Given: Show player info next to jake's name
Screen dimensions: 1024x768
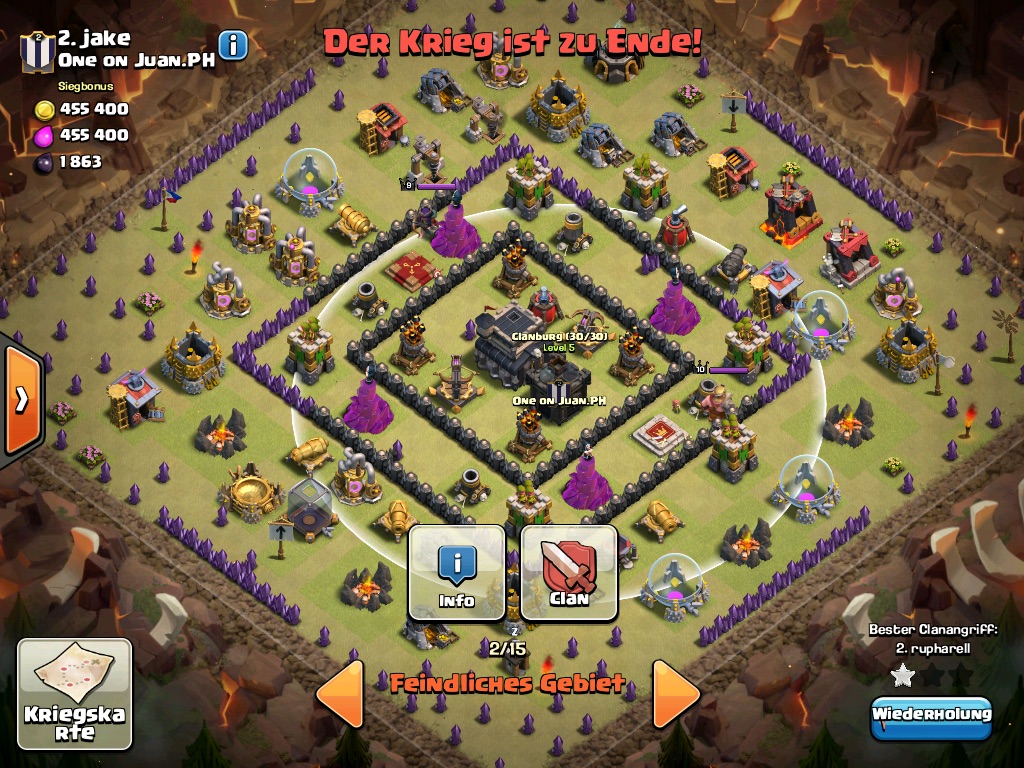Looking at the screenshot, I should point(233,45).
